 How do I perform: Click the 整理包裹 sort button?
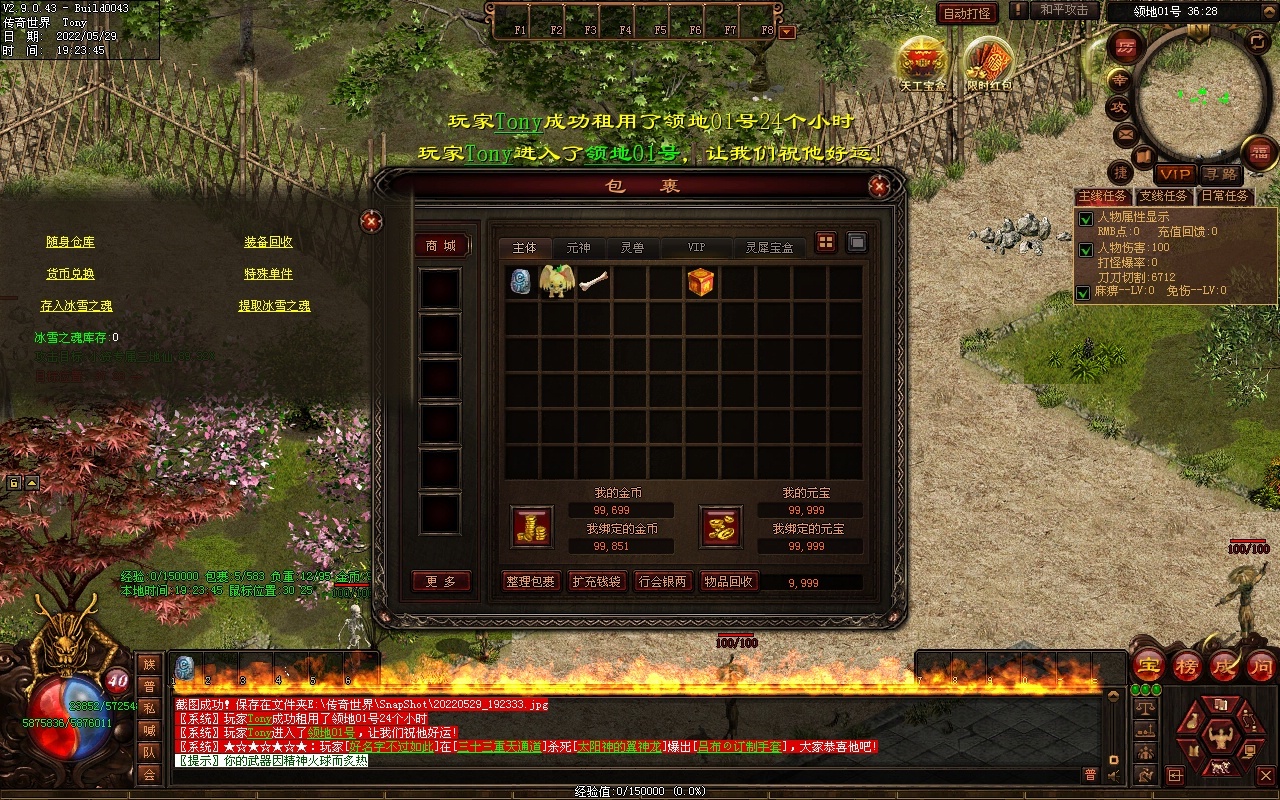[x=530, y=581]
